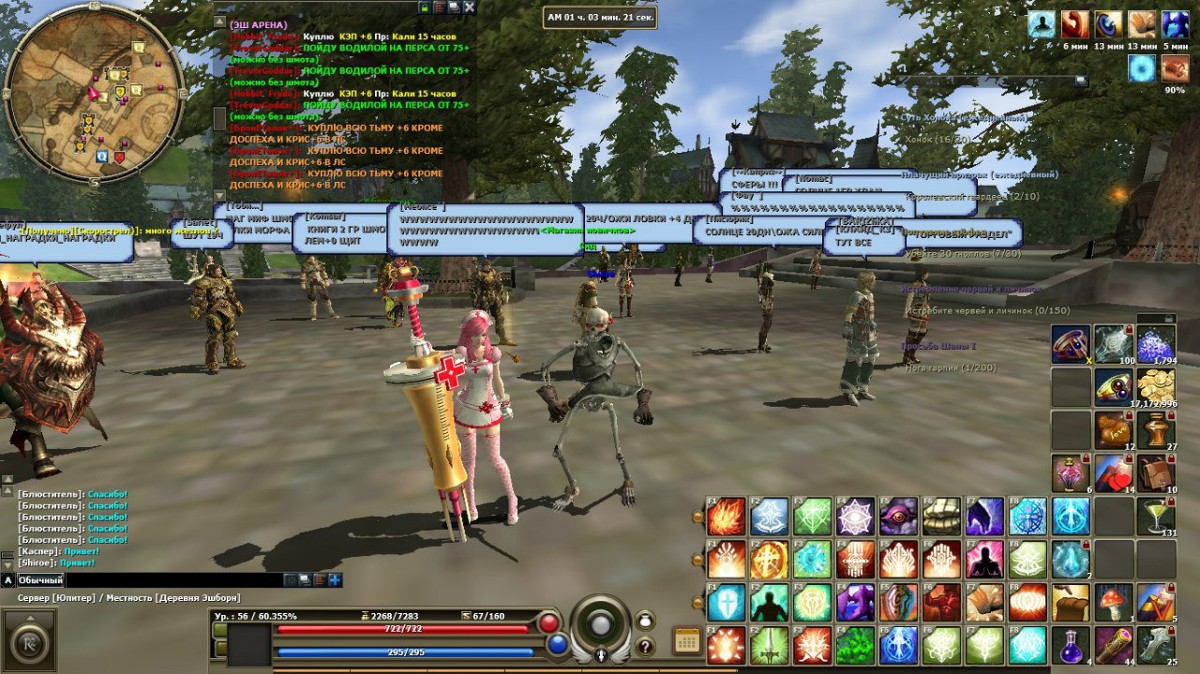Activate the red flame skill

pyautogui.click(x=726, y=517)
